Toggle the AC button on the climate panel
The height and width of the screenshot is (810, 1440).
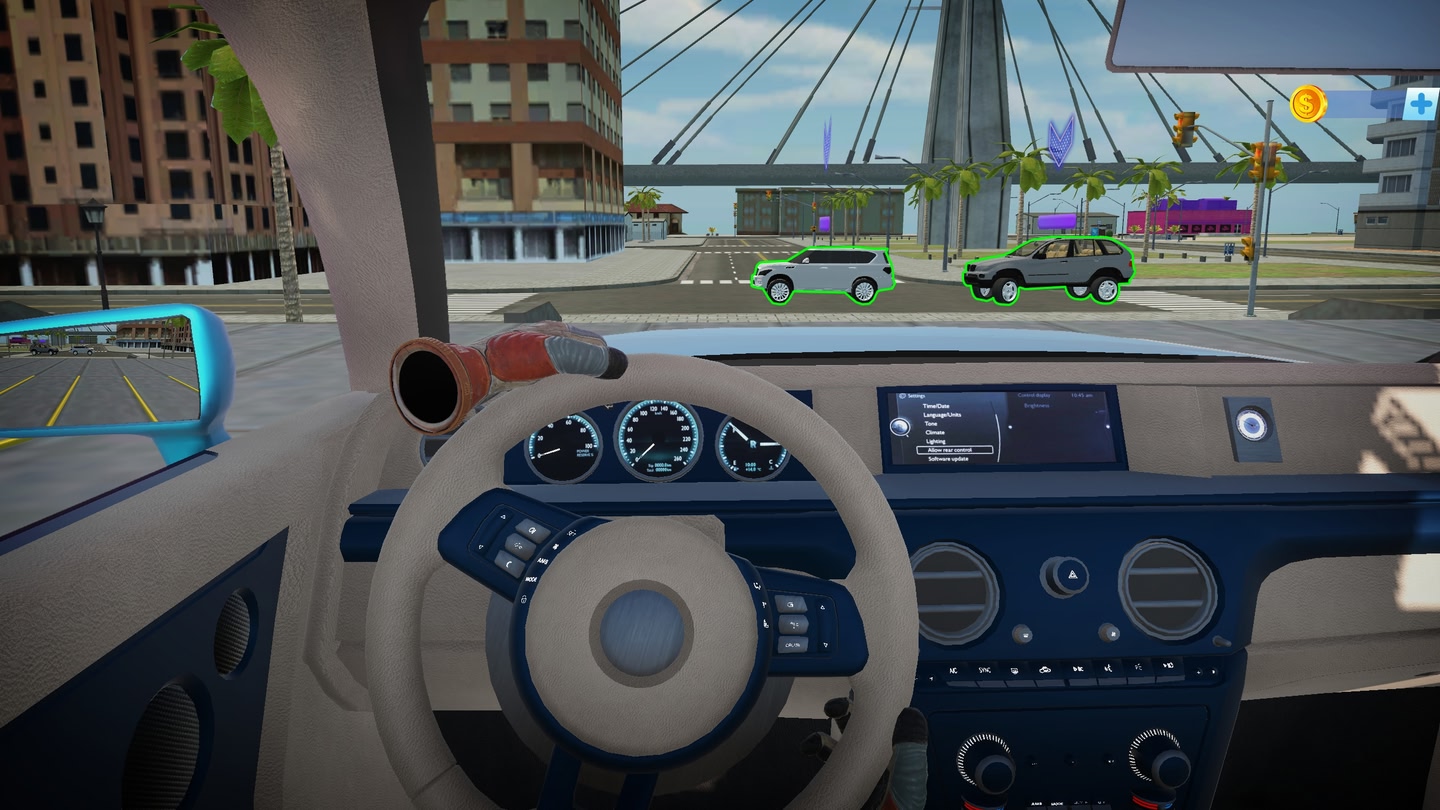coord(953,670)
